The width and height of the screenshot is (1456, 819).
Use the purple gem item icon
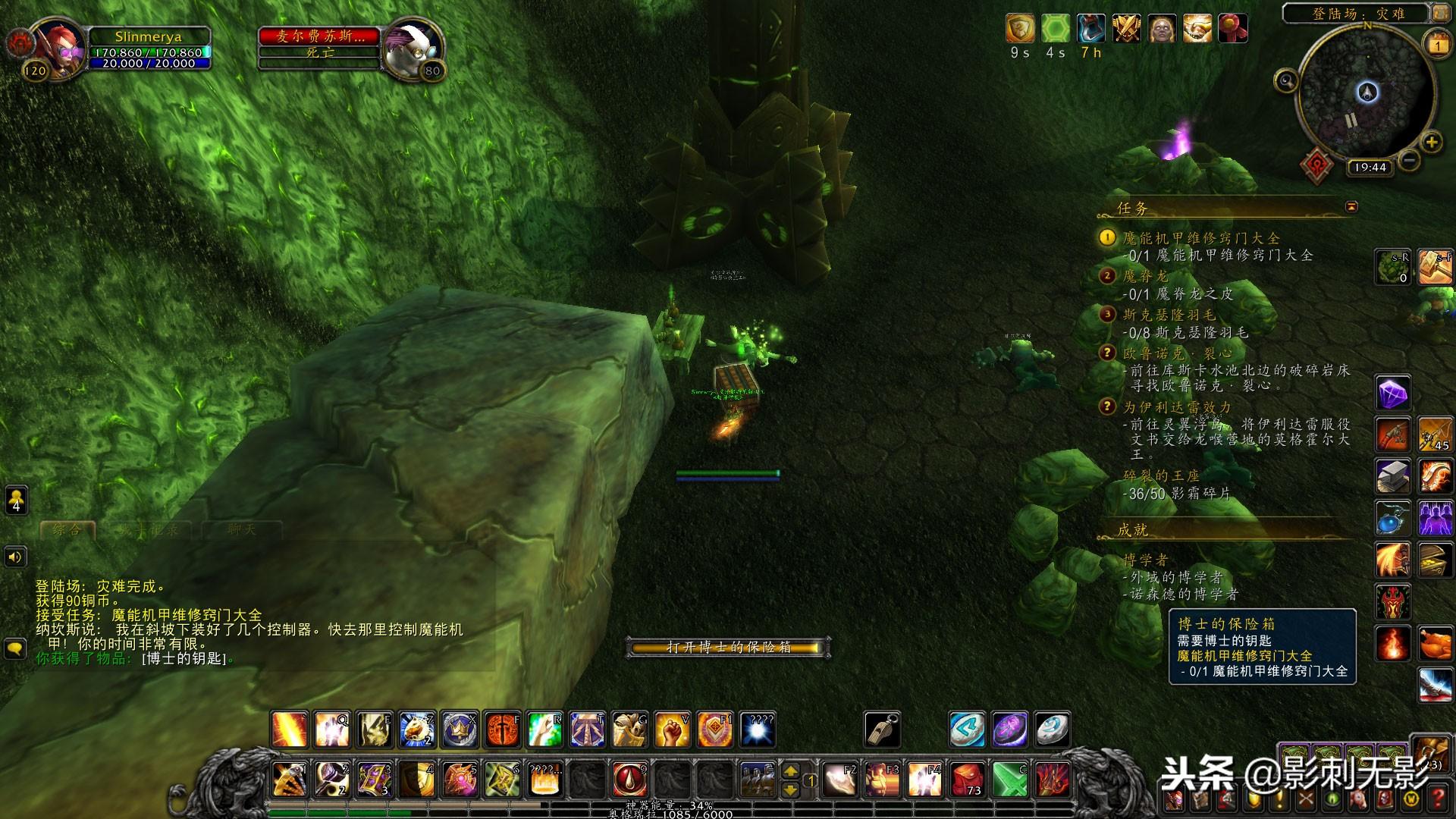(1393, 394)
